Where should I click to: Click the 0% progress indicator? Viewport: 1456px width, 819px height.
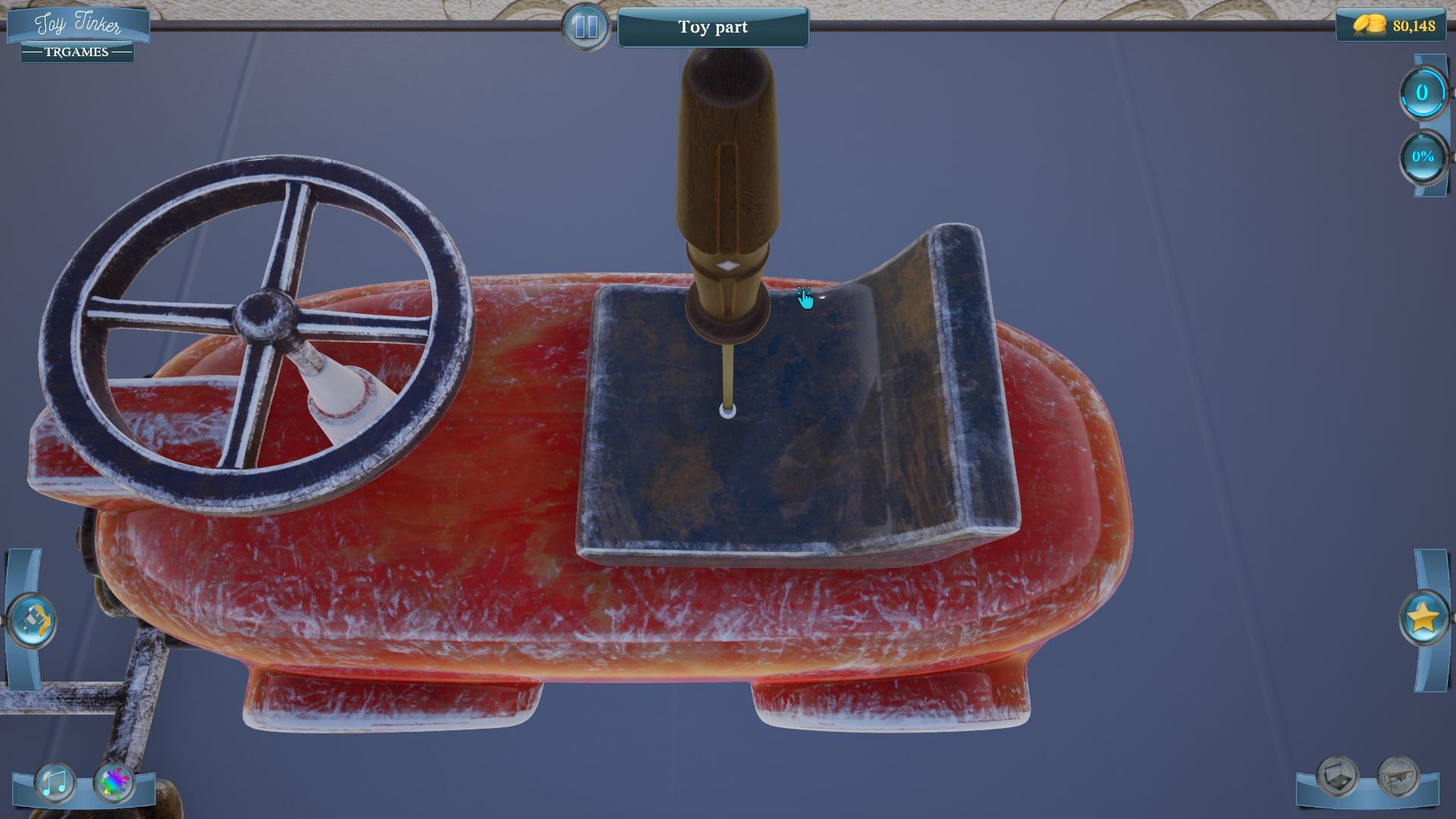pos(1423,157)
